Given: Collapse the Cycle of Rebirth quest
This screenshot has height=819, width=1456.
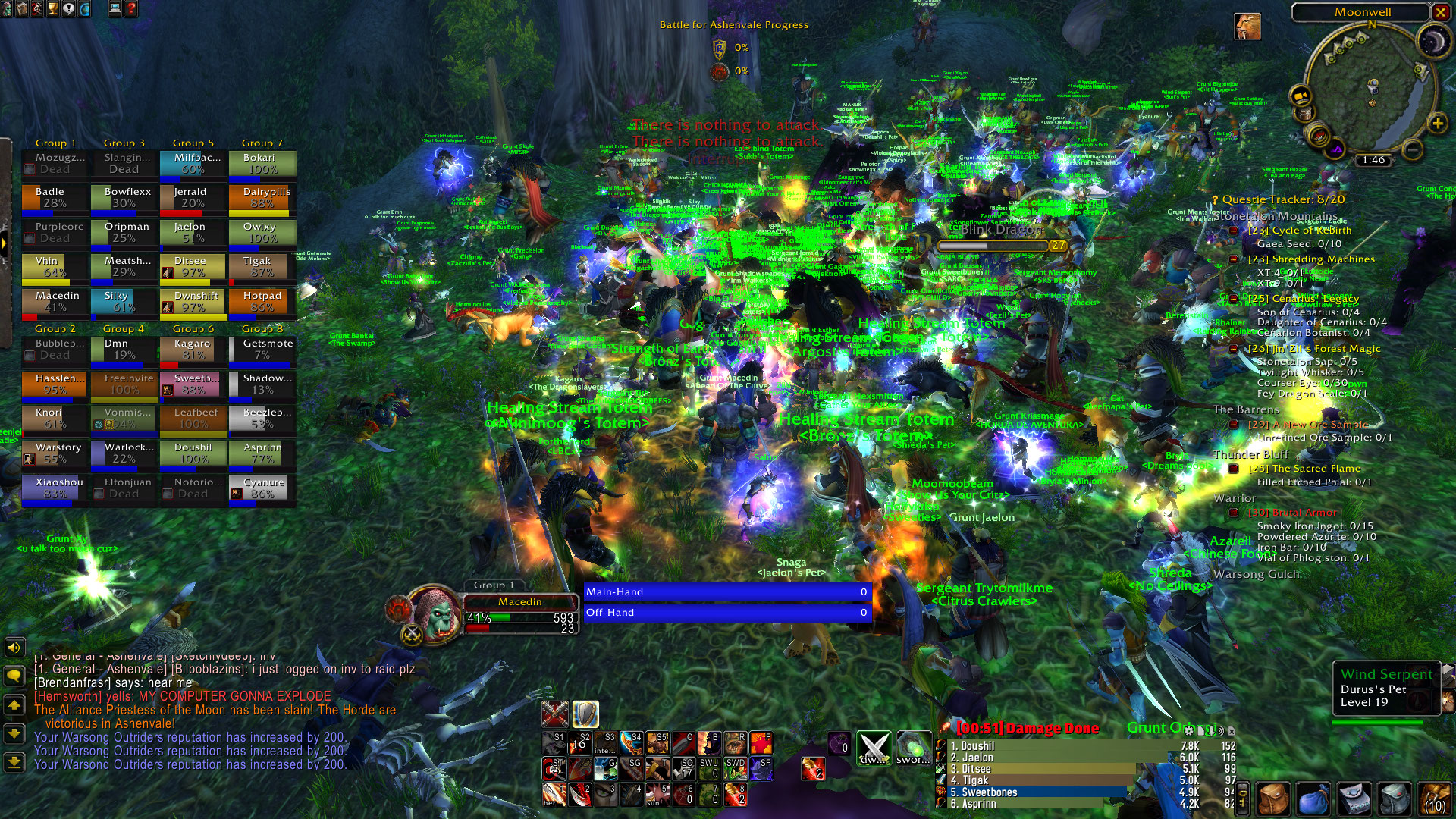Looking at the screenshot, I should pyautogui.click(x=1234, y=231).
